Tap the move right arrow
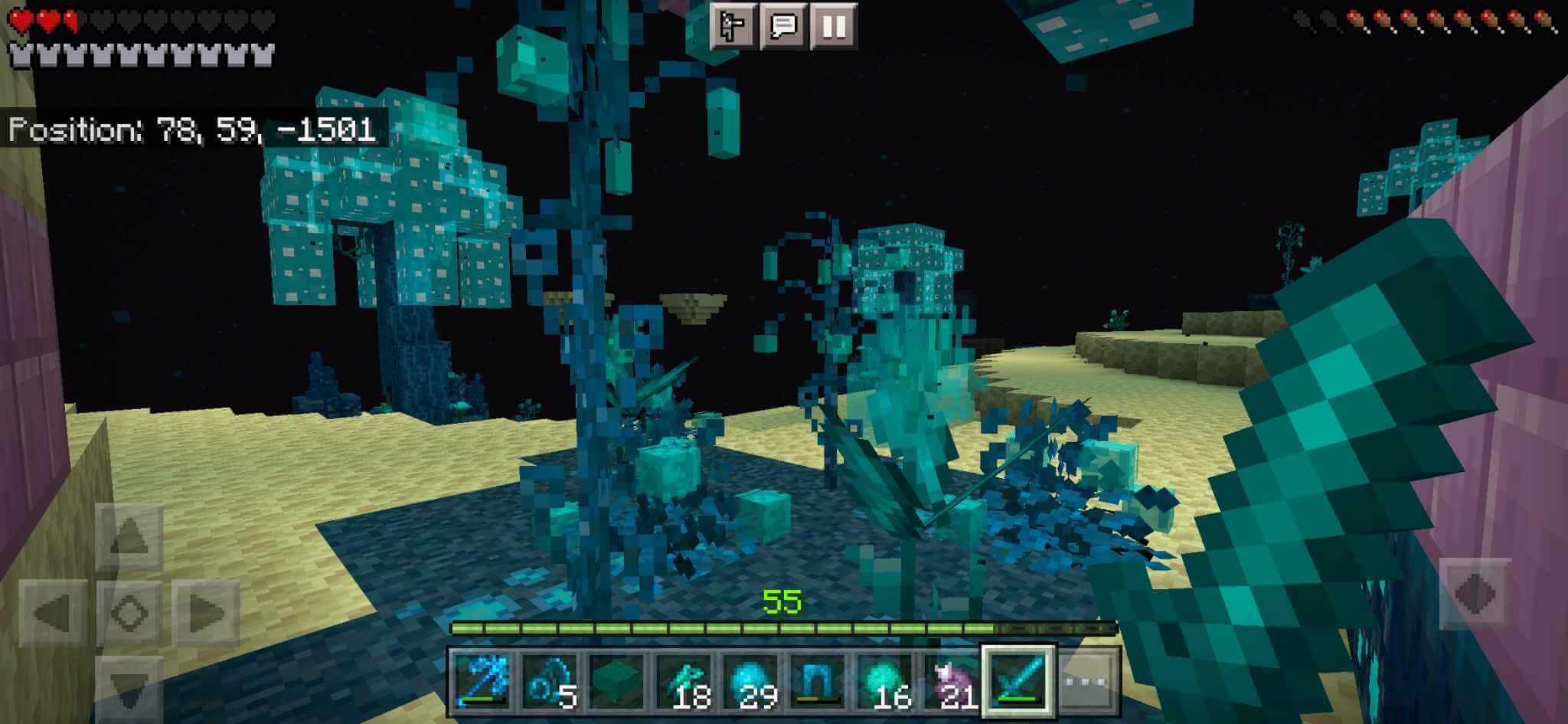The image size is (1568, 724). 205,613
